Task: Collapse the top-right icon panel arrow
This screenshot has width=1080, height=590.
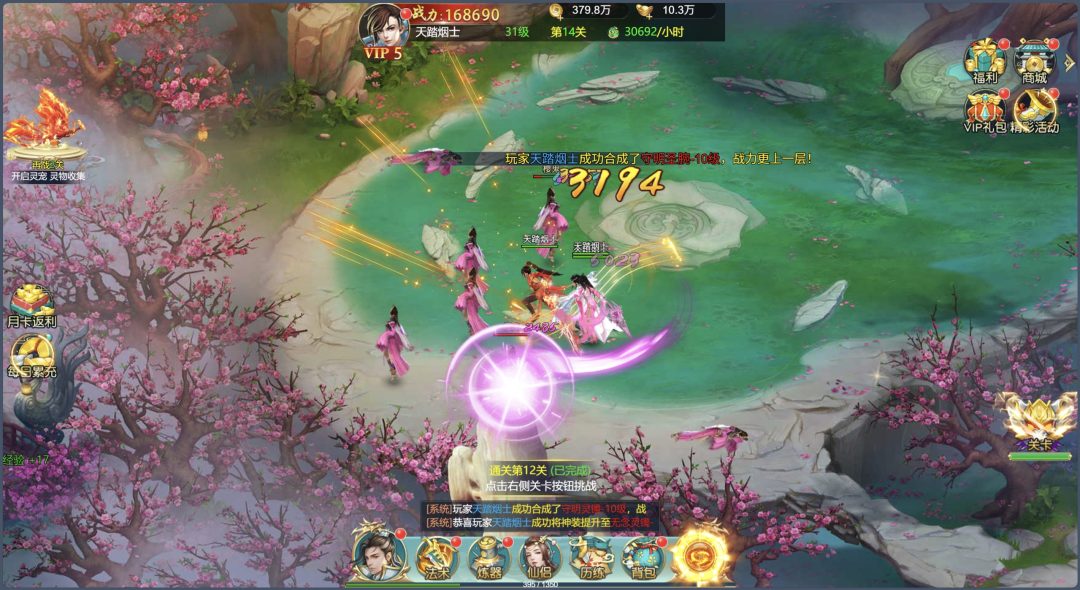Action: coord(1071,63)
